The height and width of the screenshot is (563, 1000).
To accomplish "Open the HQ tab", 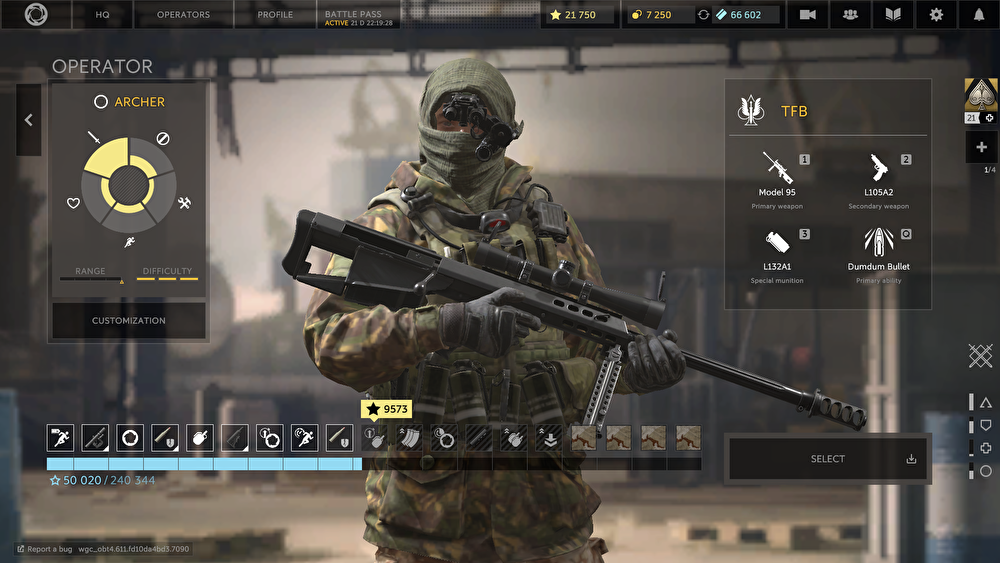I will [102, 15].
